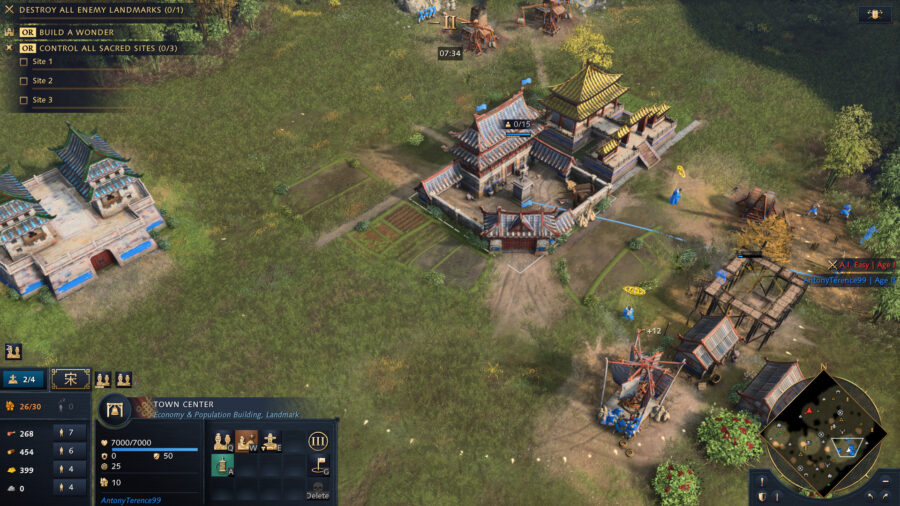Activate the green A command icon
This screenshot has height=506, width=900.
tap(223, 465)
